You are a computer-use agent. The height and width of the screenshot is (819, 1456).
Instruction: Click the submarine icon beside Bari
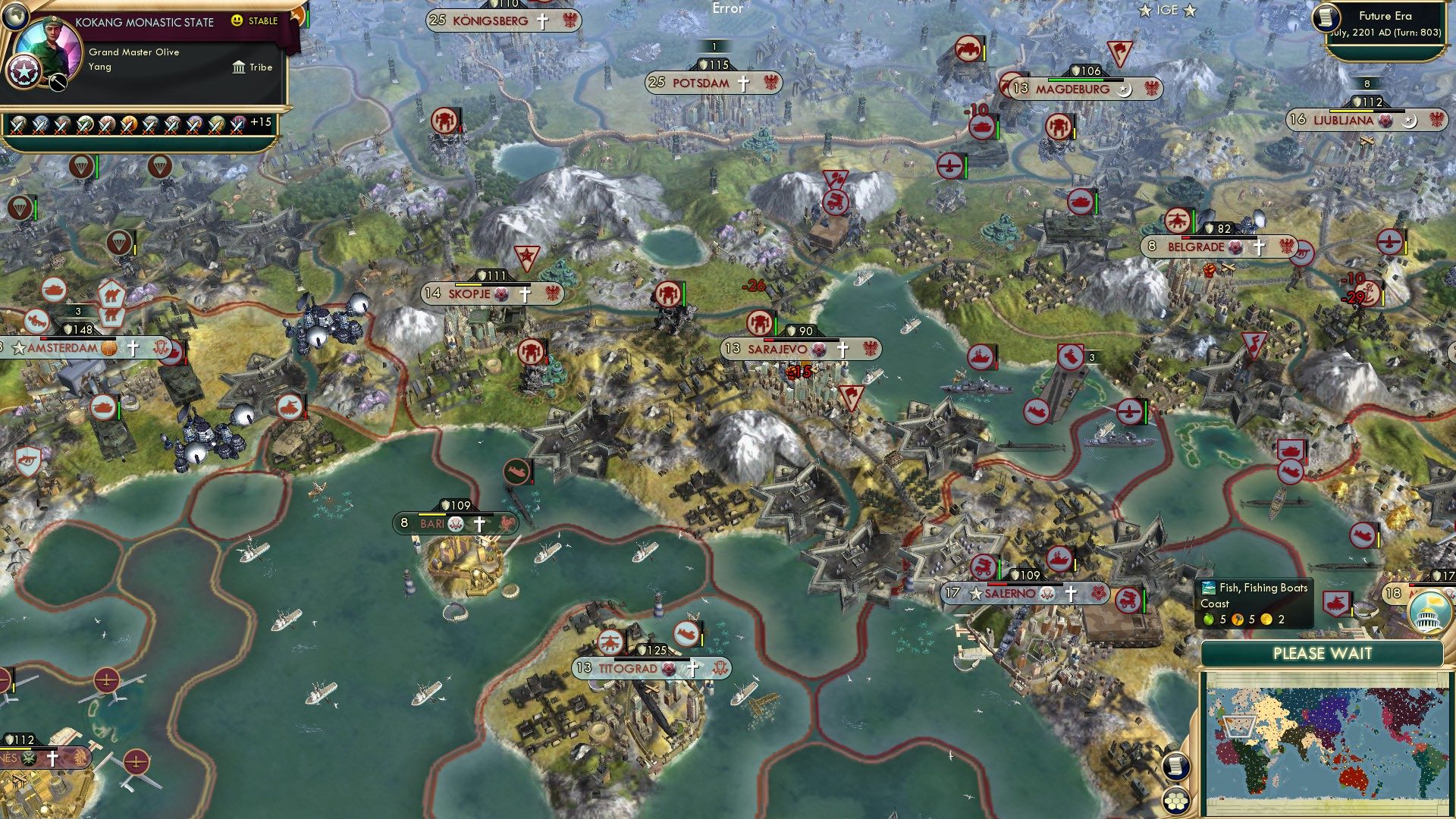point(516,472)
